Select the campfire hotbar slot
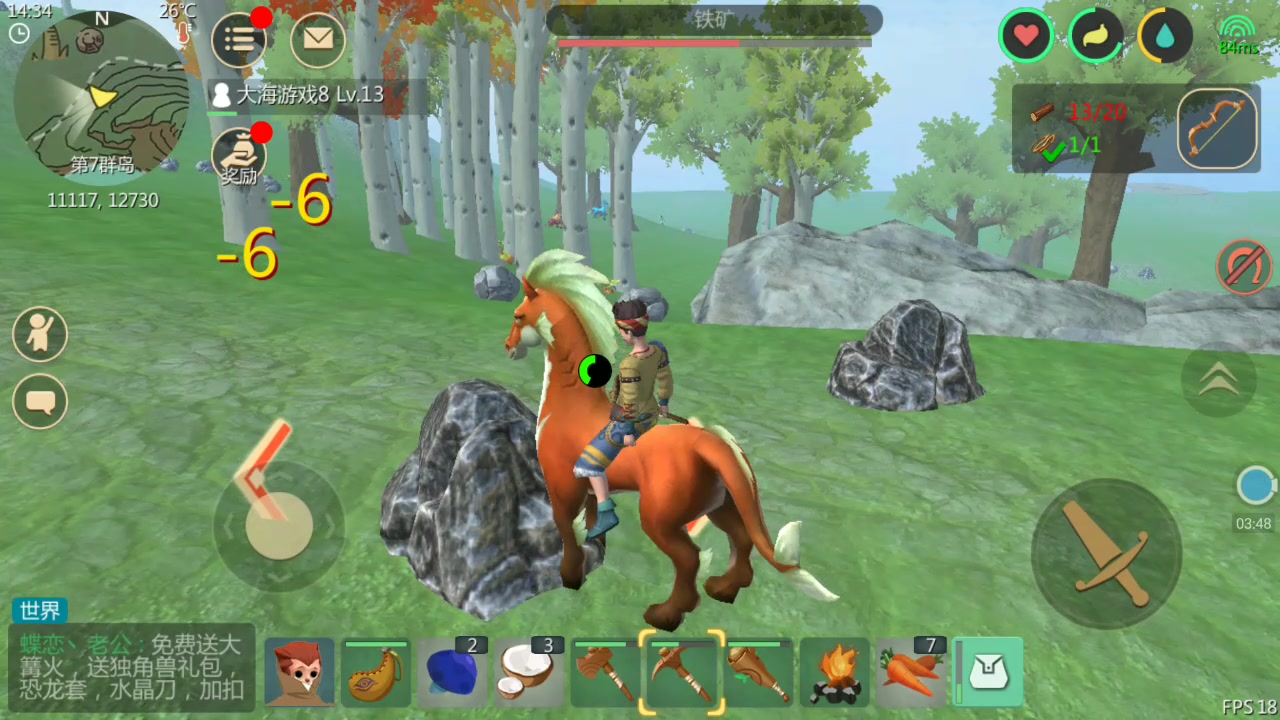The image size is (1280, 720). [x=835, y=672]
